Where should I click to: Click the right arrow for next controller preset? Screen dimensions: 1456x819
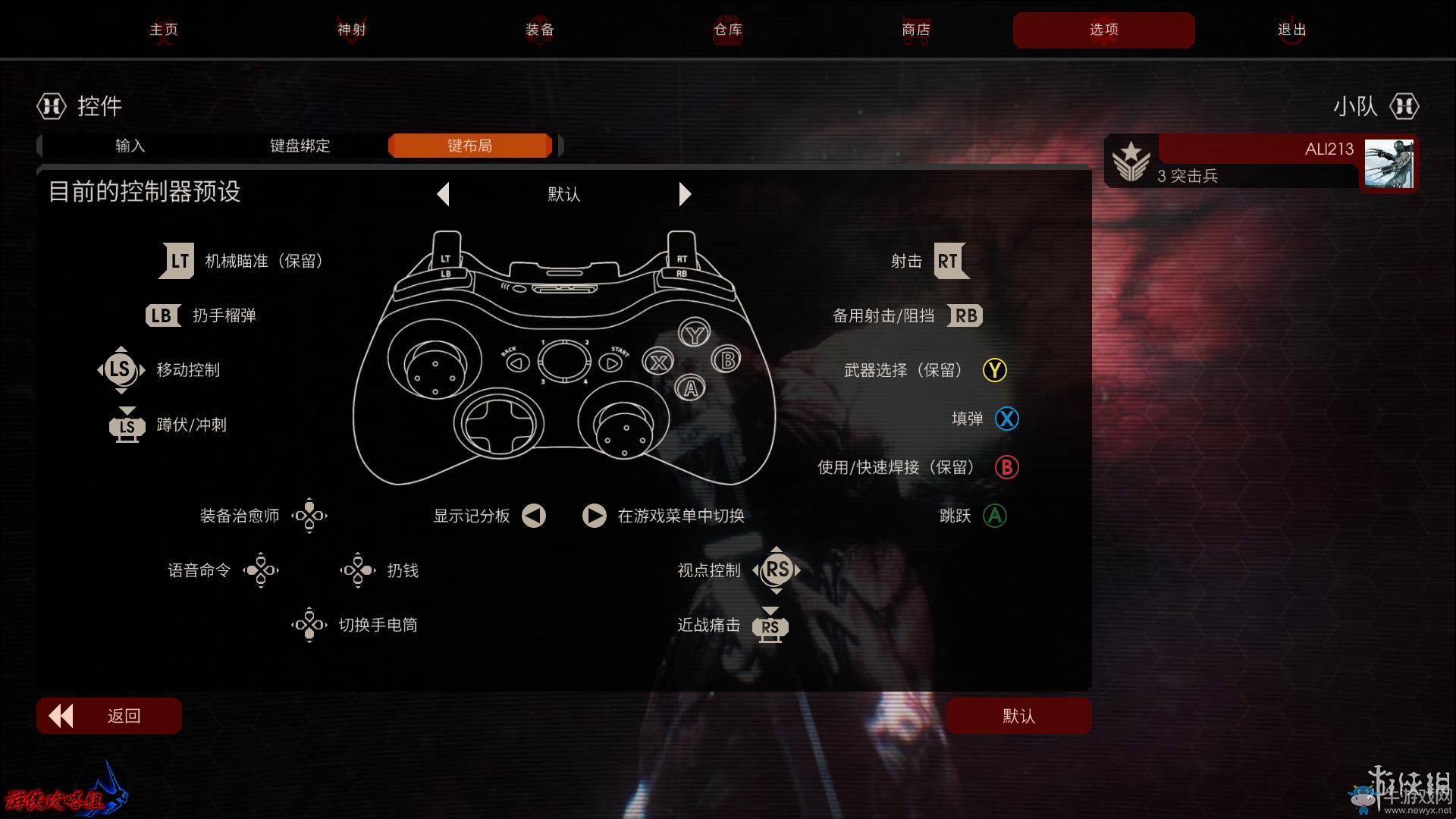685,194
